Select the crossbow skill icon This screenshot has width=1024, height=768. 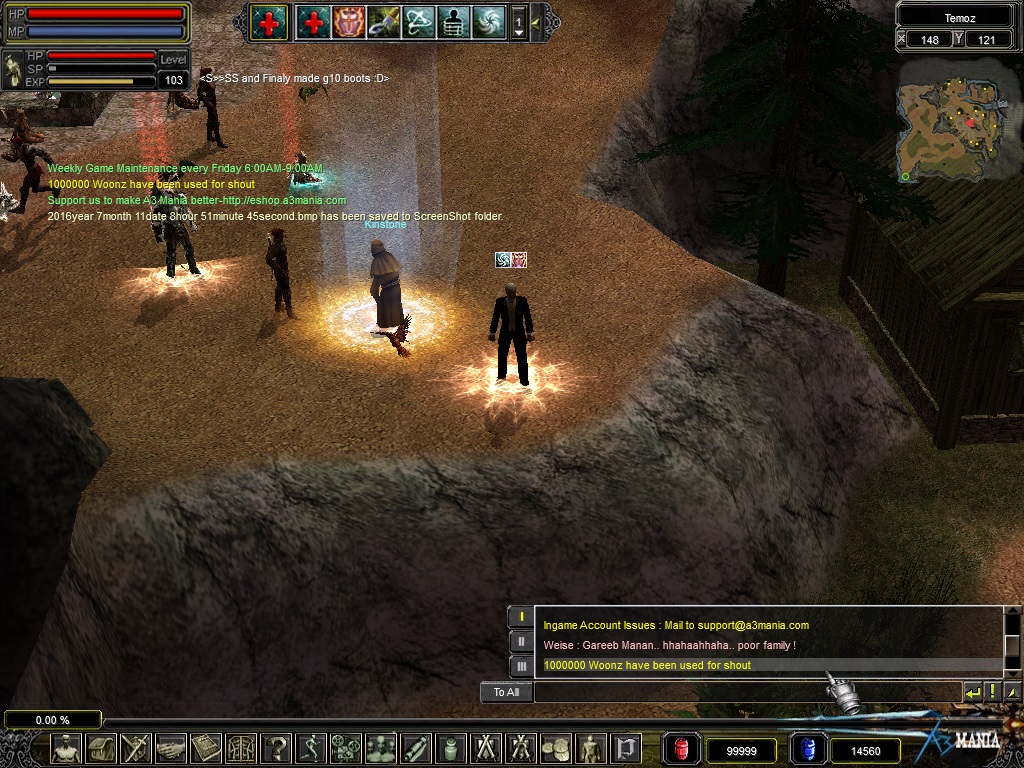[418, 21]
